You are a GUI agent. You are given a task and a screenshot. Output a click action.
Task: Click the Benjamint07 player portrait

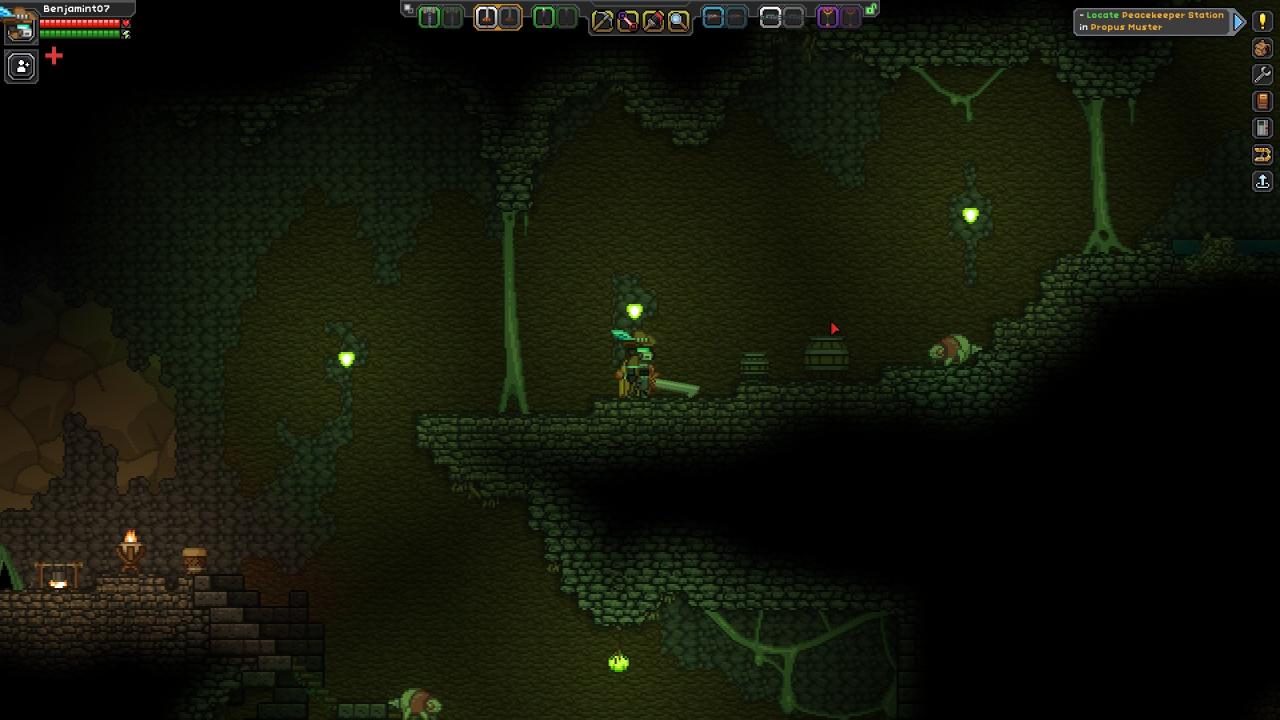point(20,25)
